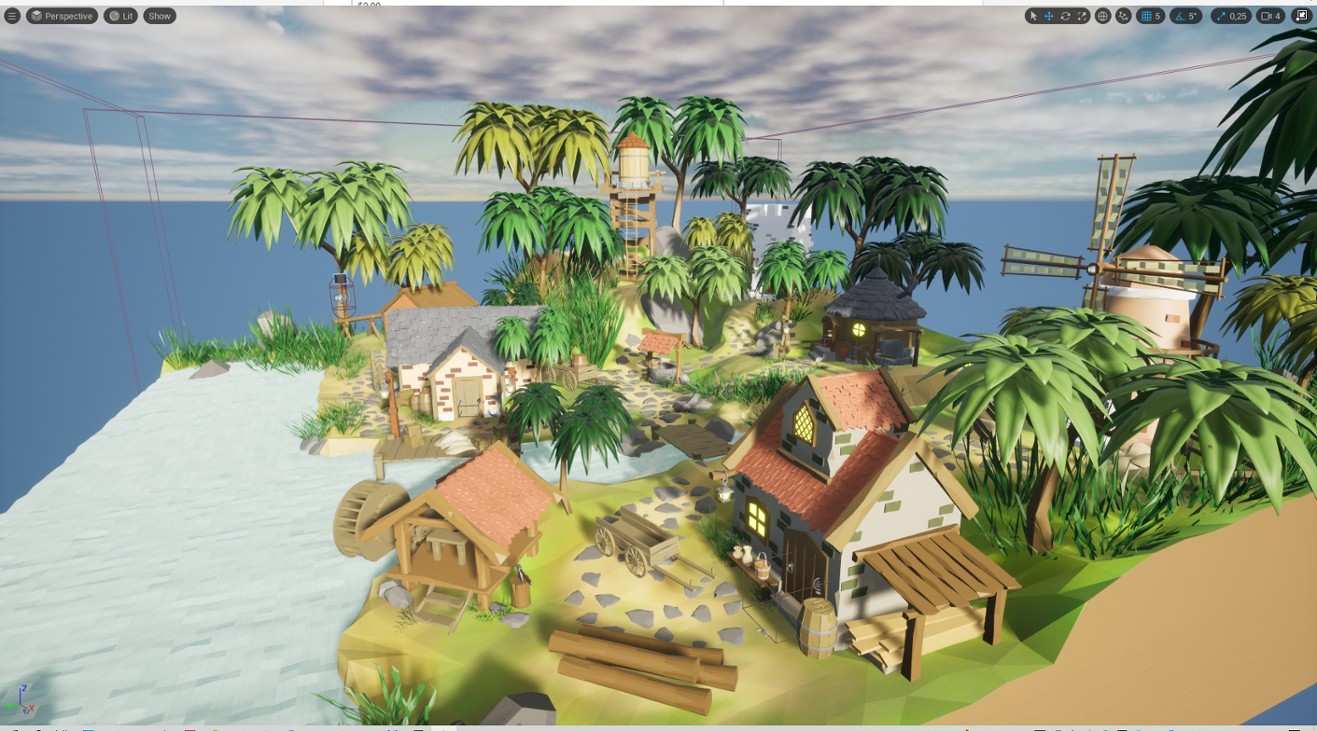Toggle scale snapping
The width and height of the screenshot is (1317, 731).
1220,15
